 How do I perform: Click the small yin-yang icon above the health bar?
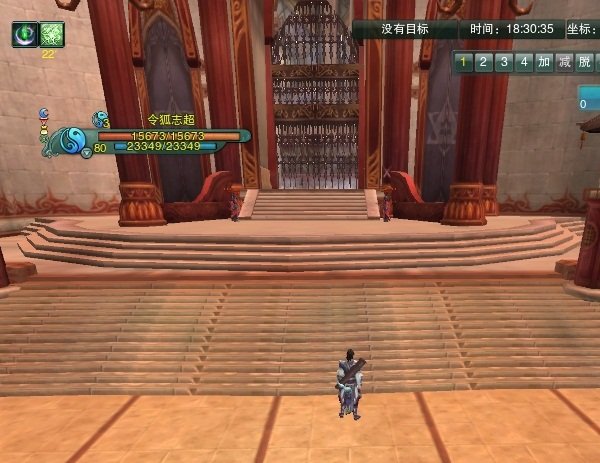point(98,119)
